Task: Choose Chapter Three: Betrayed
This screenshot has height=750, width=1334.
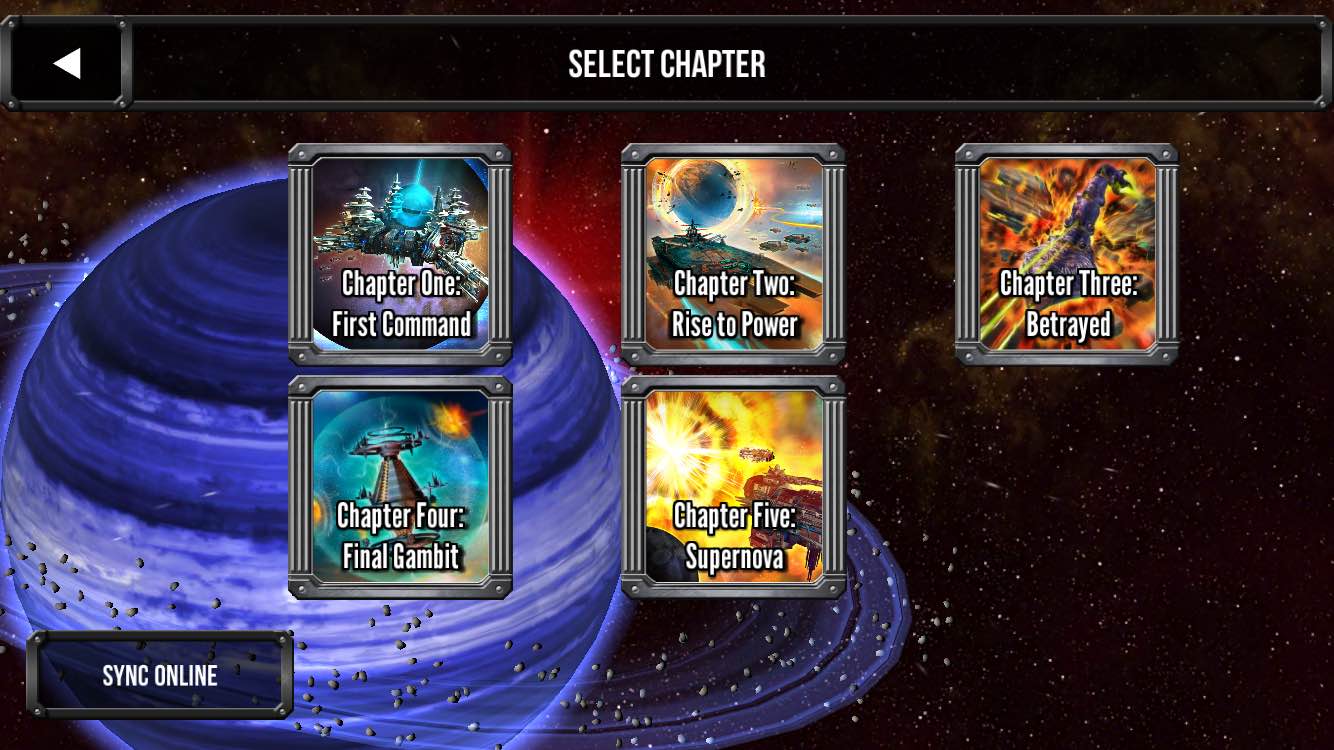Action: (x=1067, y=254)
